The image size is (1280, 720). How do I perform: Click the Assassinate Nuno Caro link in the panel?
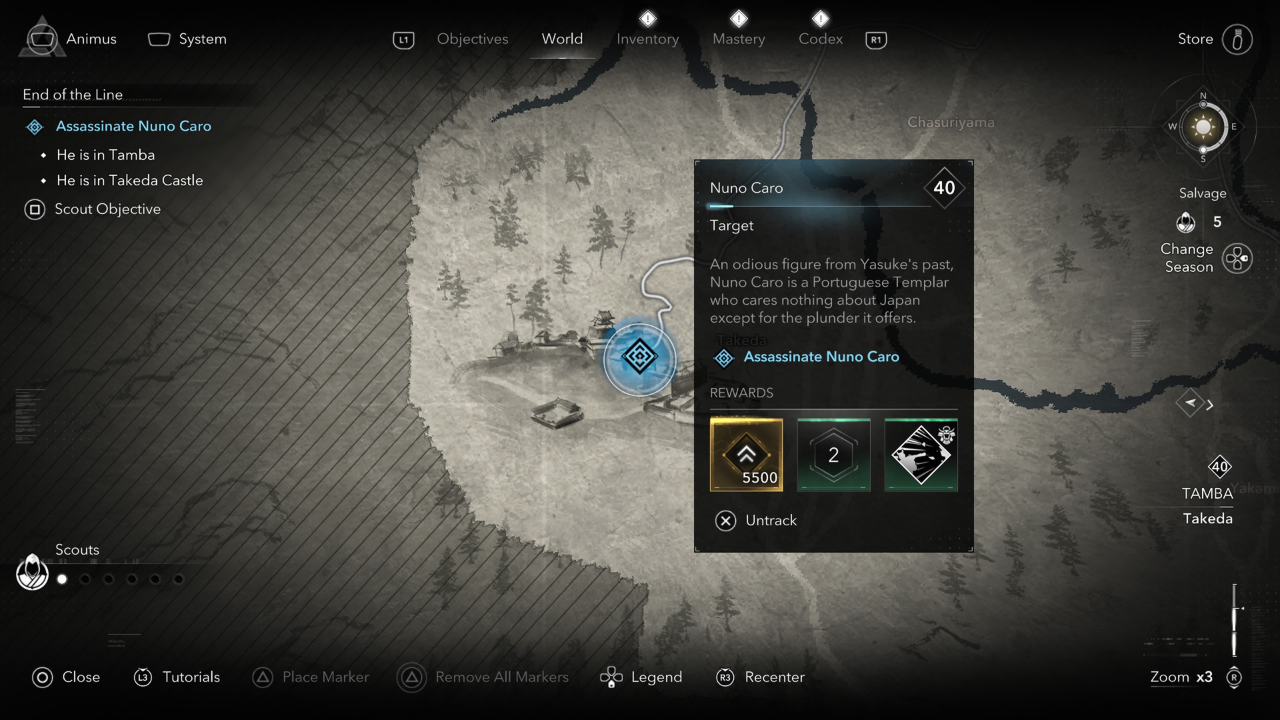coord(821,356)
